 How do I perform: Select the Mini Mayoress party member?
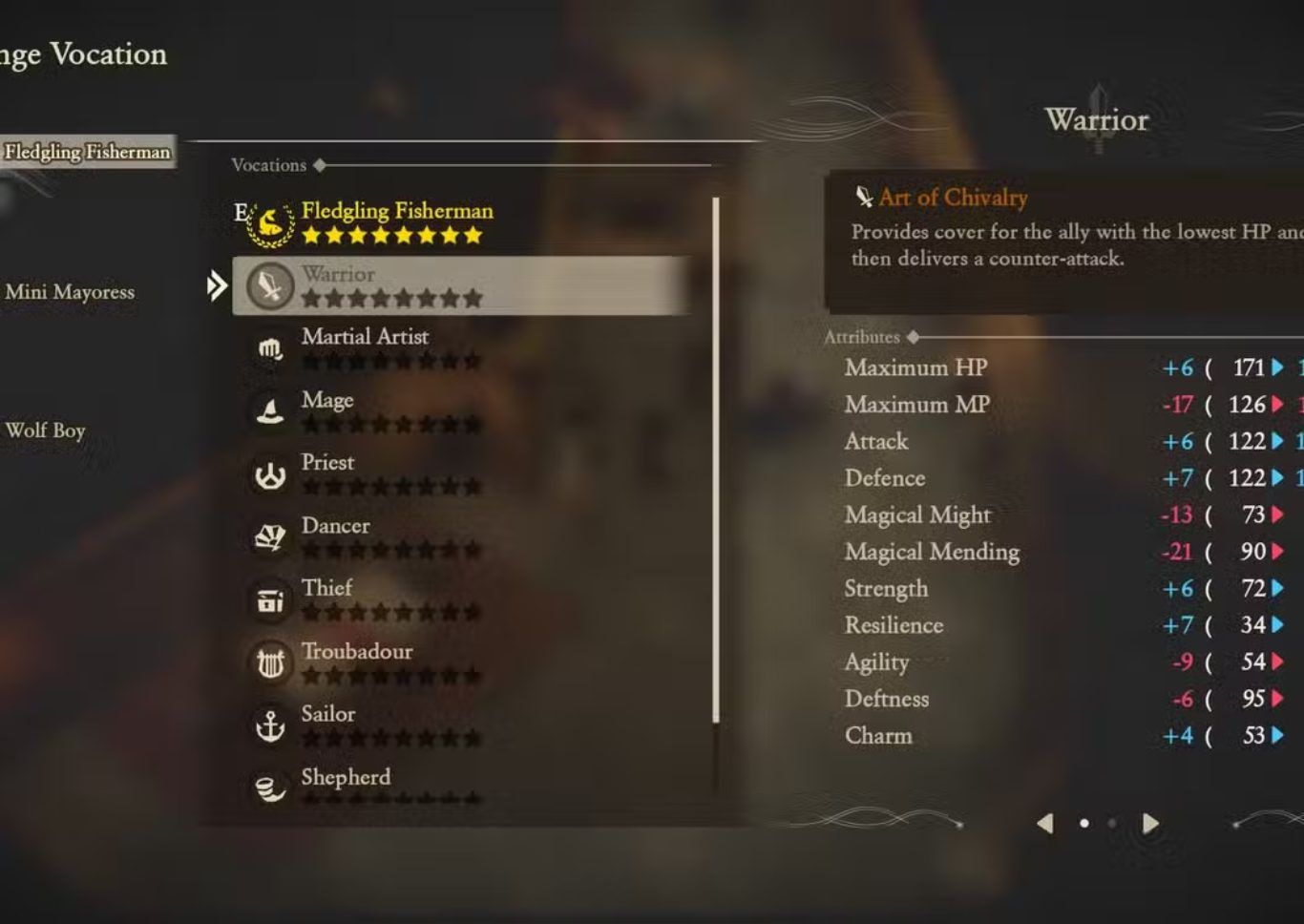pyautogui.click(x=70, y=292)
